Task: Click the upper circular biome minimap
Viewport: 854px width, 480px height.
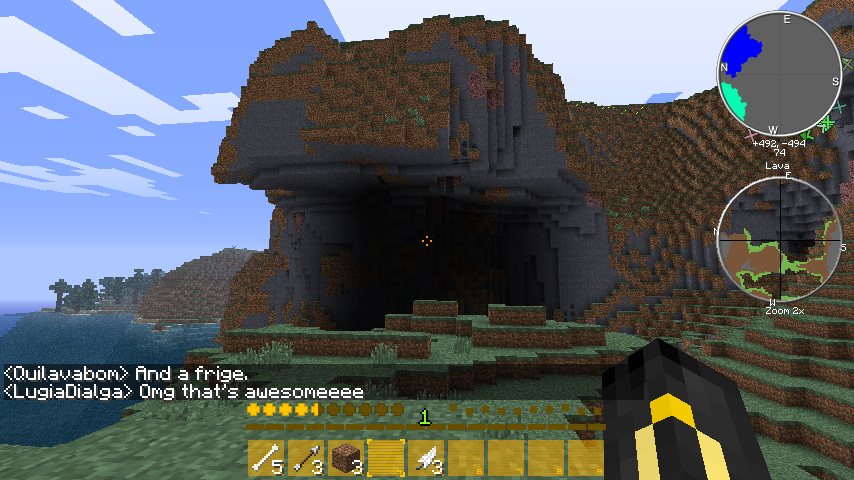Action: click(780, 74)
